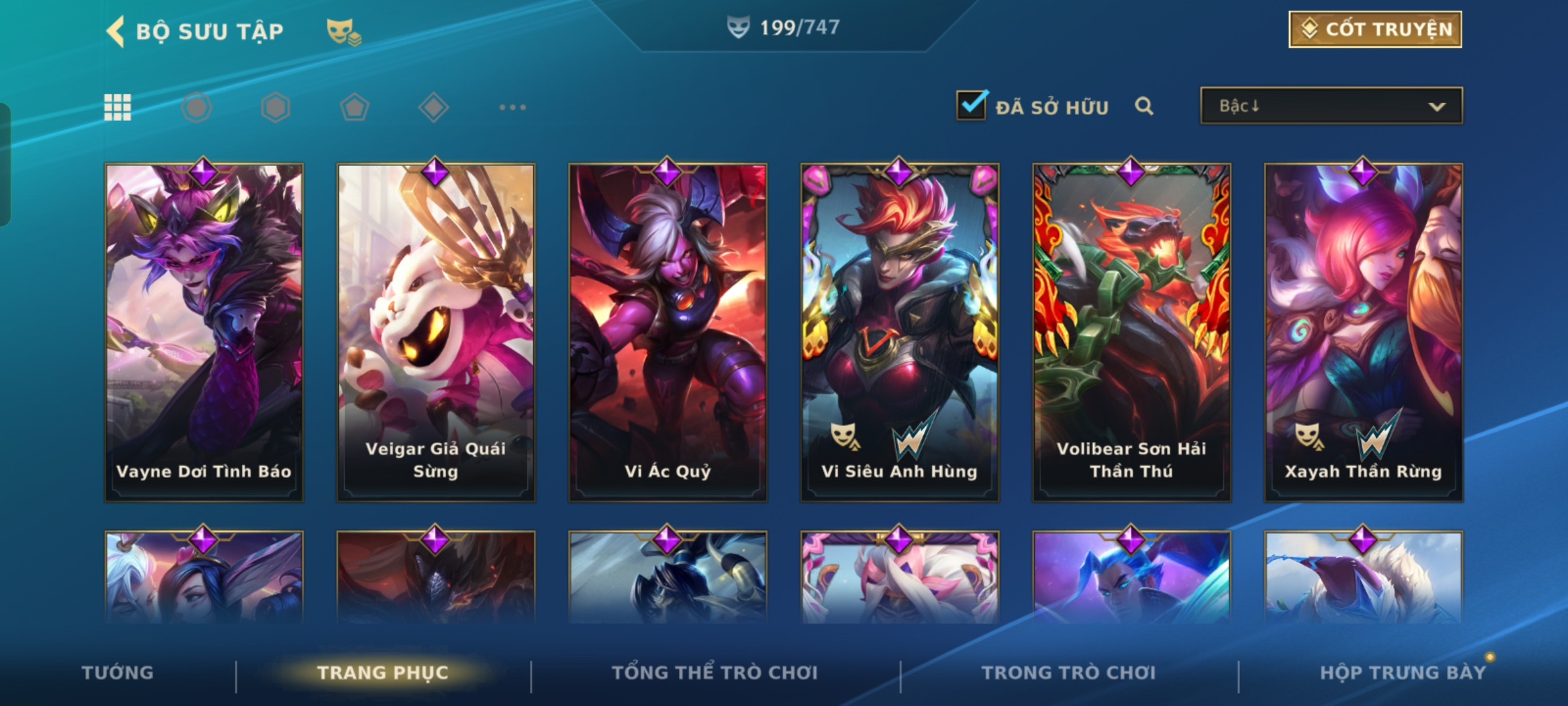
Task: Switch to Tổng Thể Trò Chơi tab
Action: 715,673
